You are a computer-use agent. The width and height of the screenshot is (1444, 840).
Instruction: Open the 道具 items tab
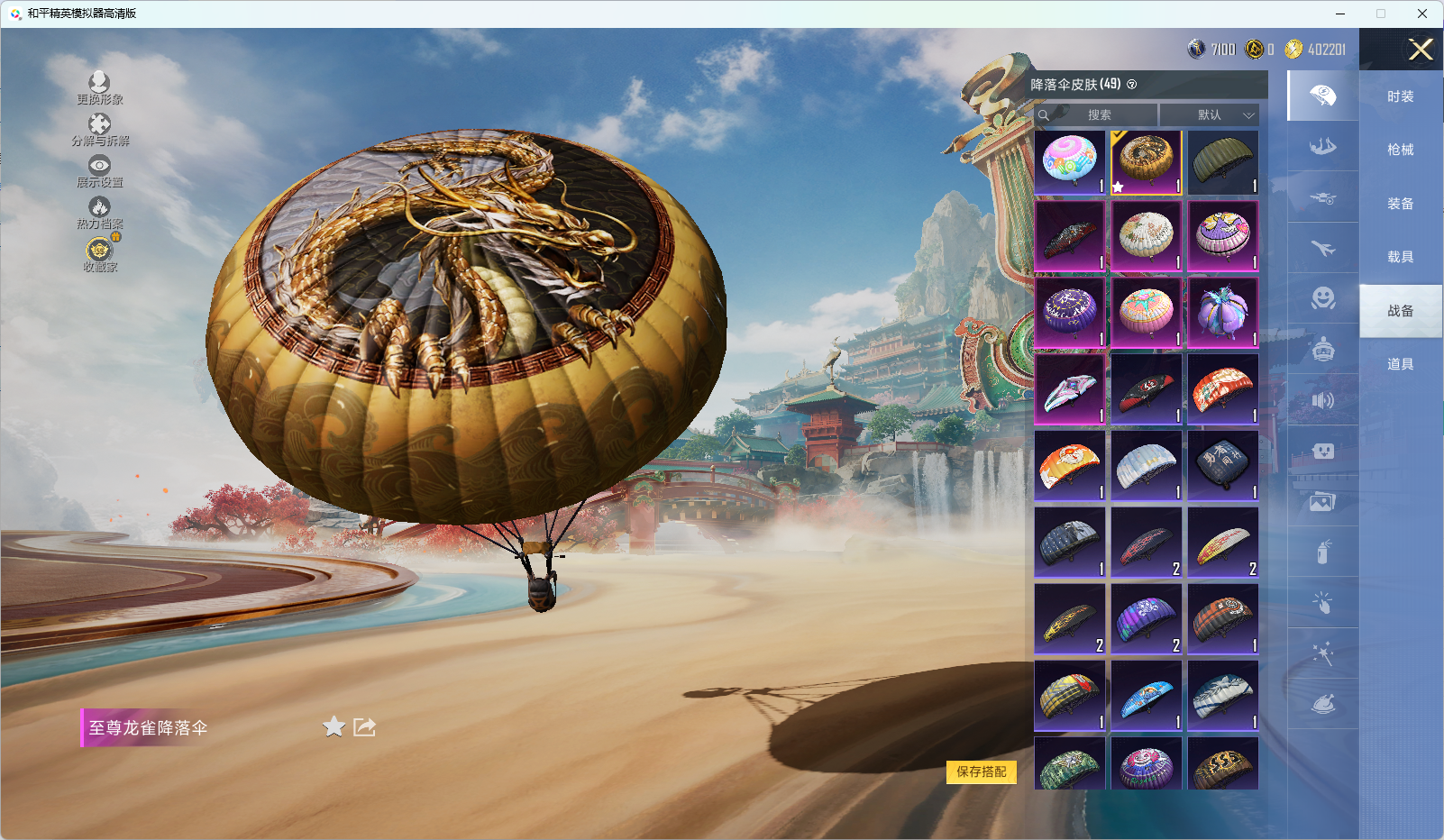coord(1400,364)
